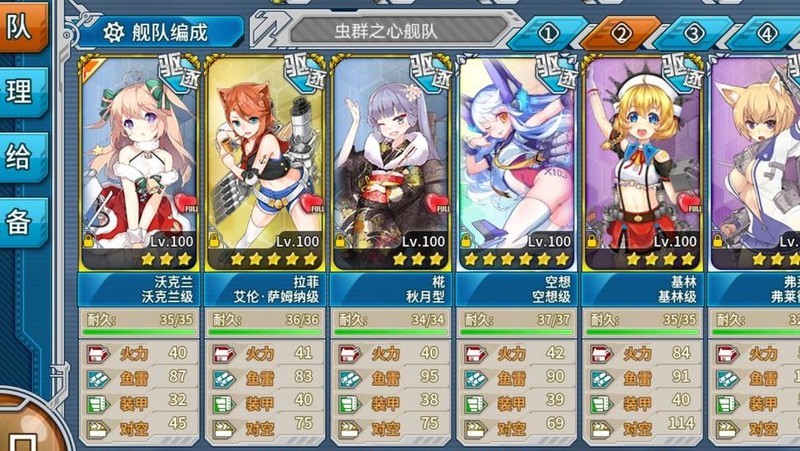Click the 舰队编成 header with gear icon
Image resolution: width=800 pixels, height=451 pixels.
(x=160, y=31)
